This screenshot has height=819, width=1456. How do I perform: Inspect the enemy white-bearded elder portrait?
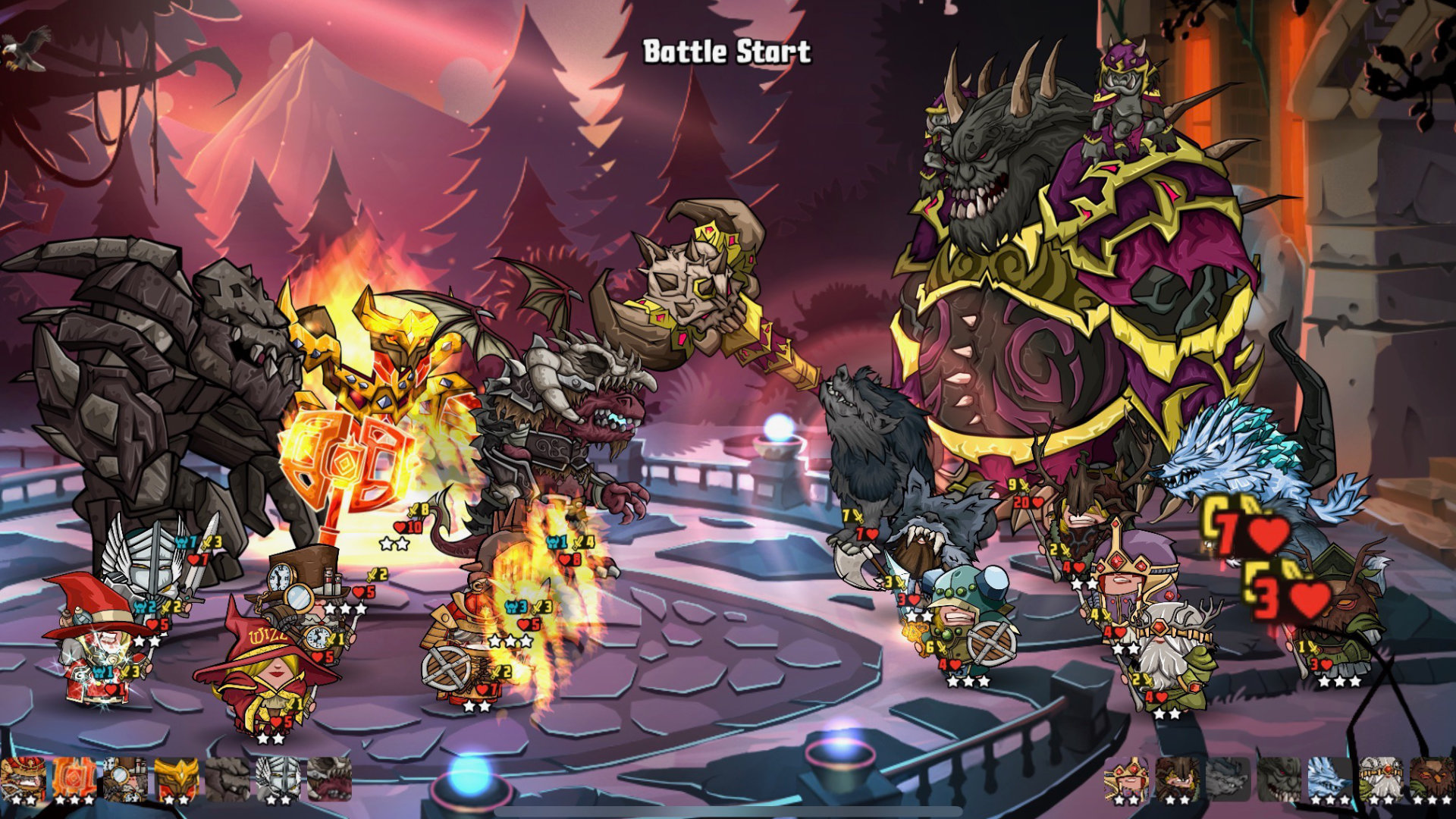[x=1380, y=779]
